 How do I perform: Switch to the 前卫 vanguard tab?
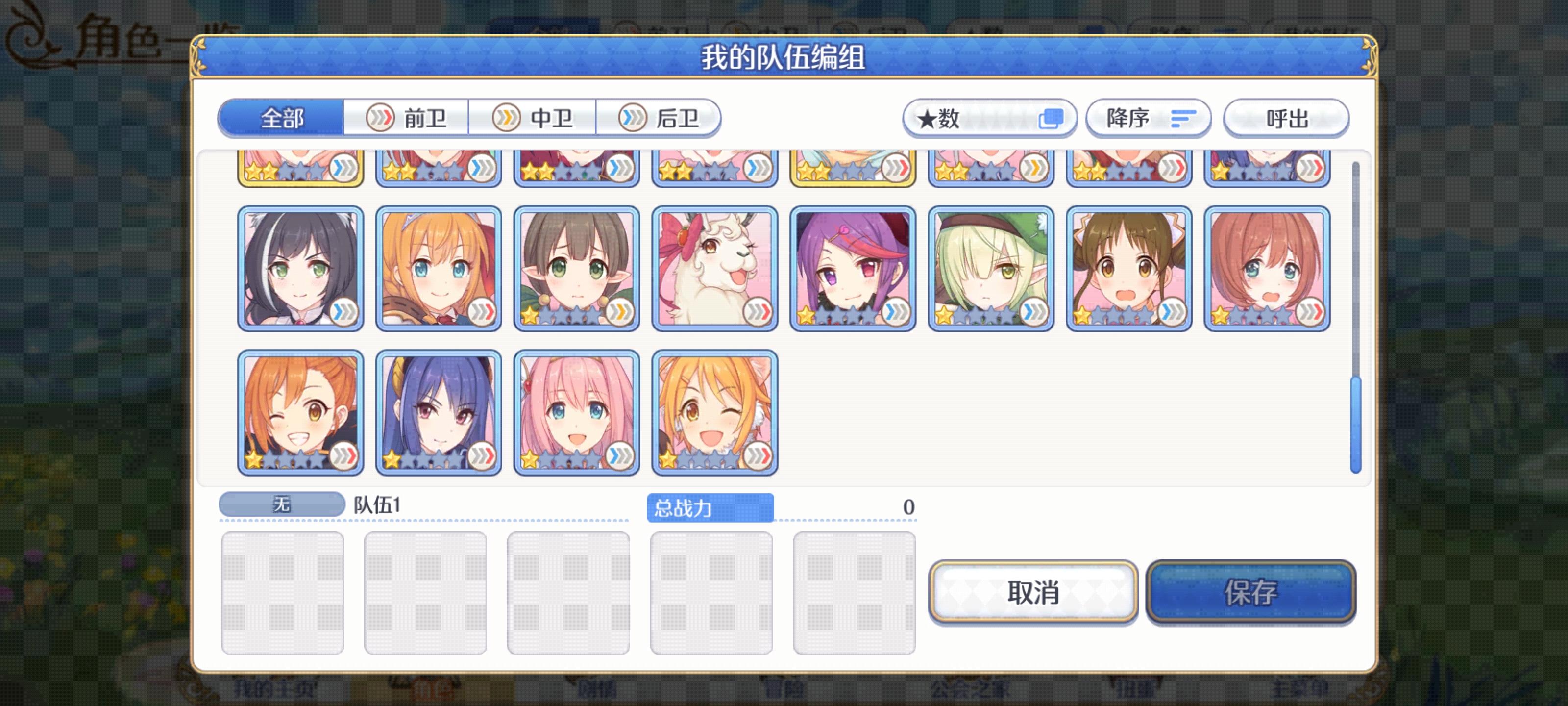[x=407, y=118]
